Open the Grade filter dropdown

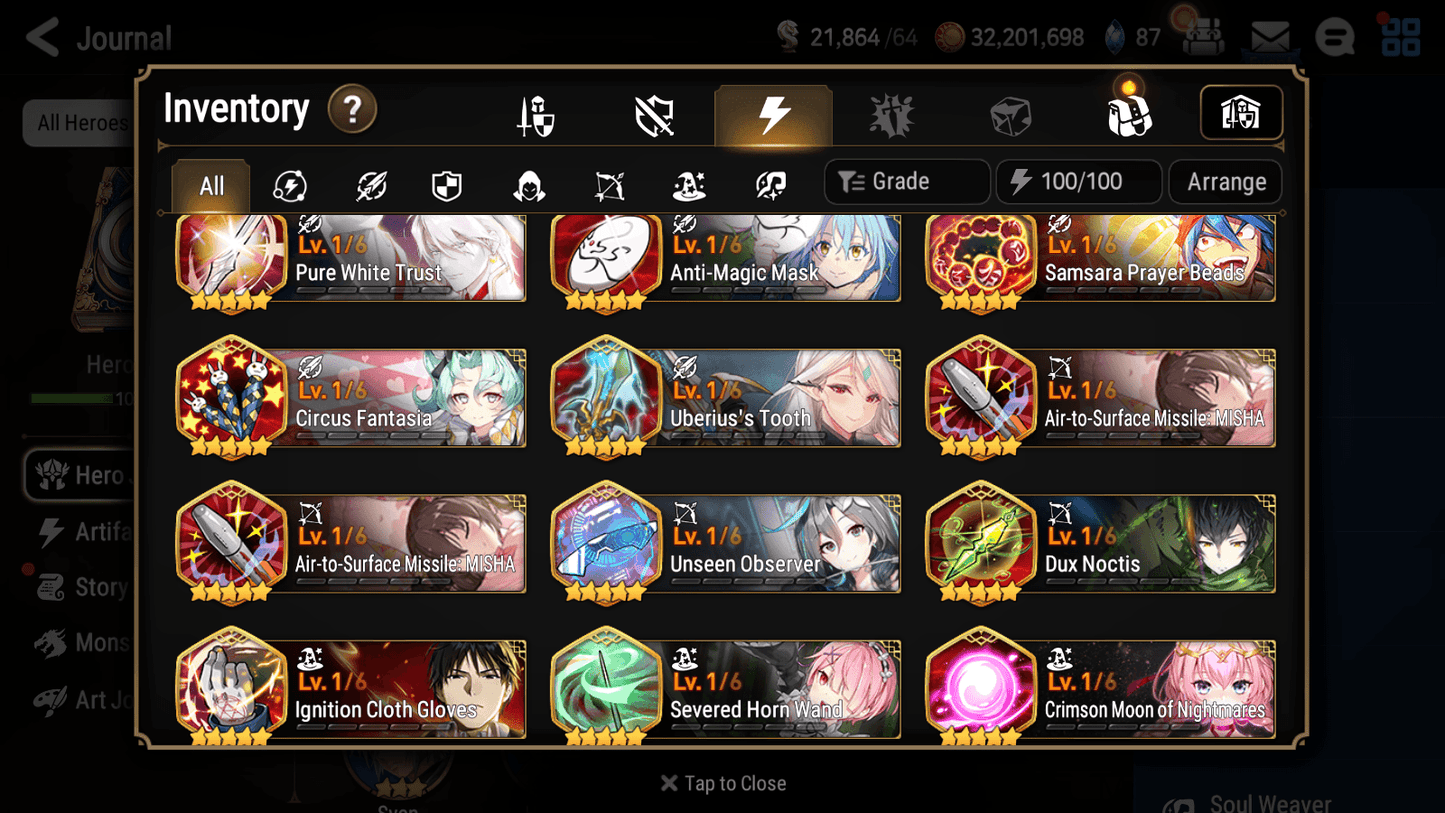906,181
